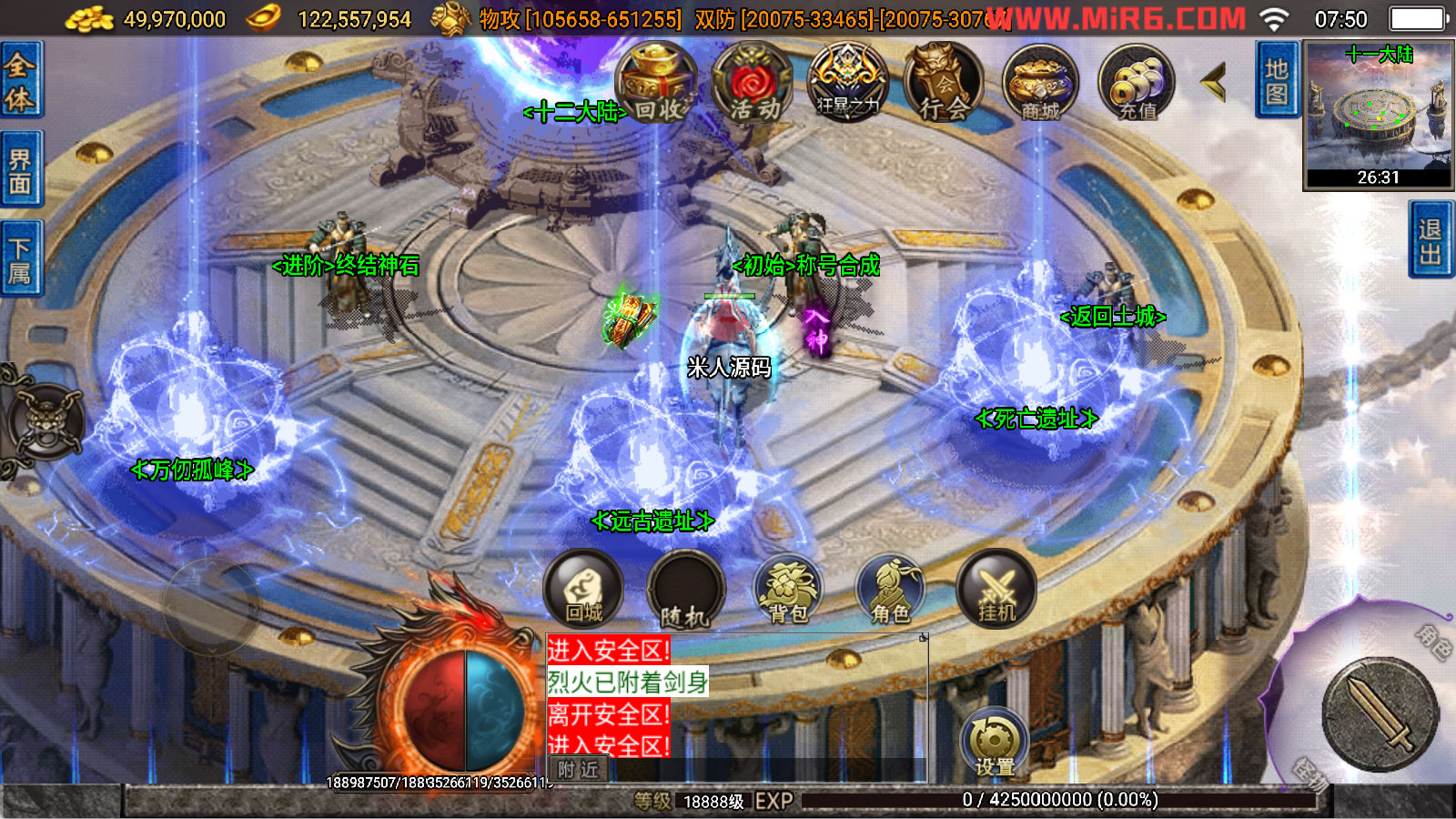Use the 回城 return-to-town button
Image resolution: width=1456 pixels, height=819 pixels.
coord(583,589)
